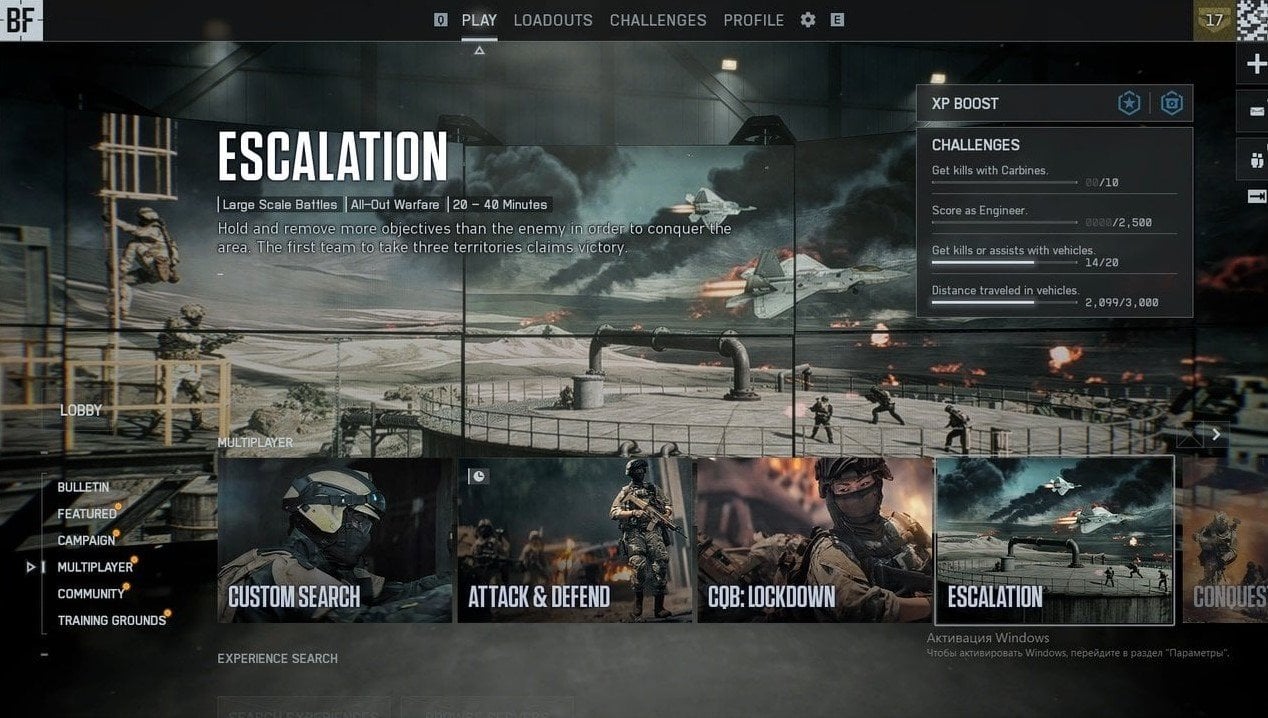This screenshot has height=718, width=1268.
Task: Open the Community section
Action: (x=91, y=594)
